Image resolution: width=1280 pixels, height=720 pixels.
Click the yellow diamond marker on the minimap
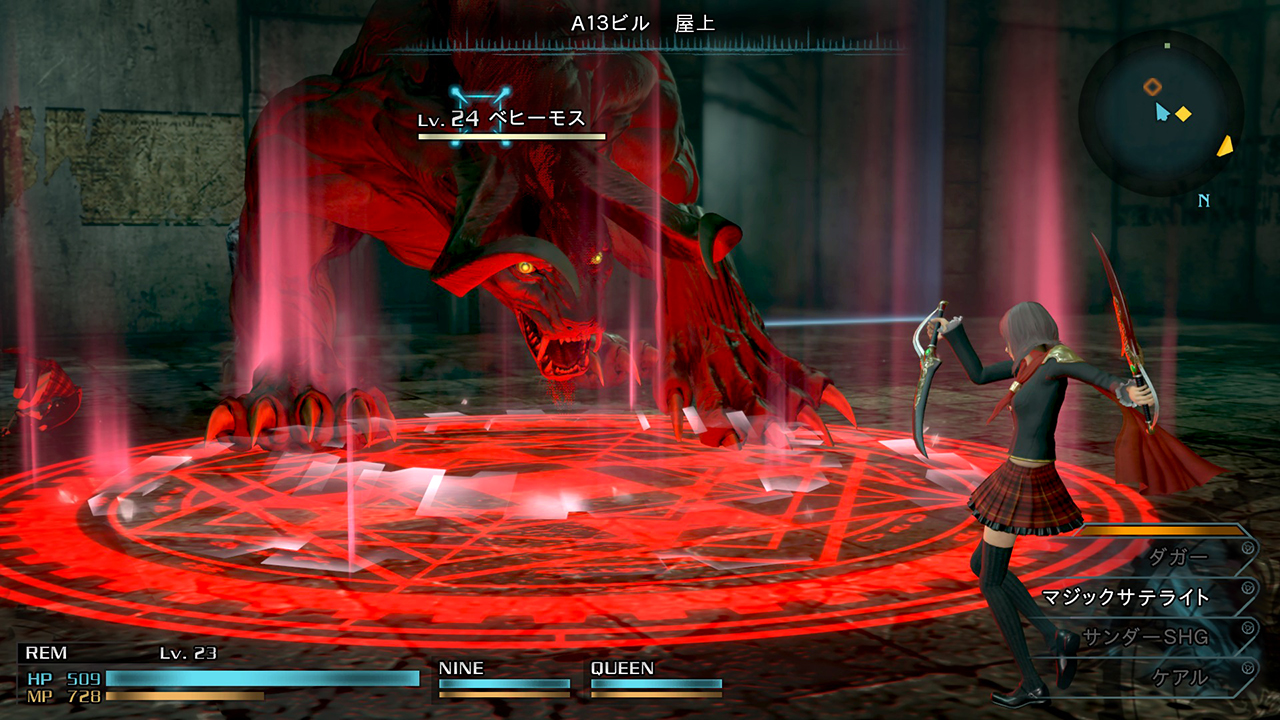tap(1183, 114)
